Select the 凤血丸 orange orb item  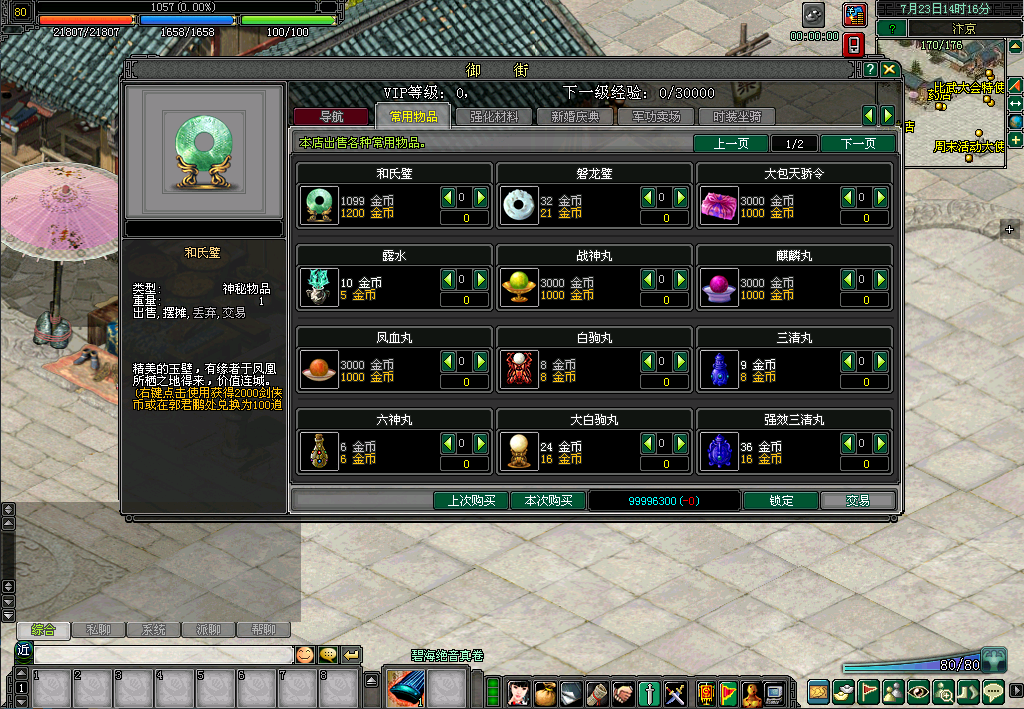point(319,370)
